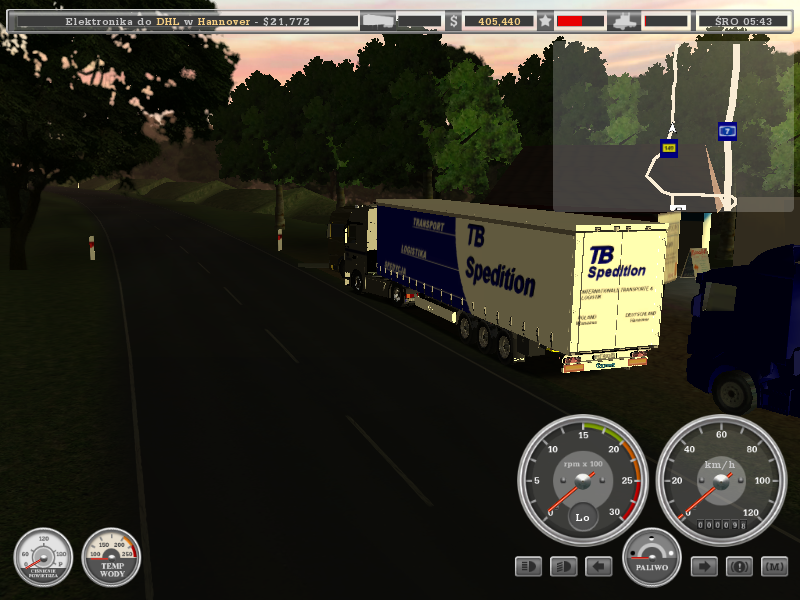Open the cargo job info panel

tap(180, 20)
